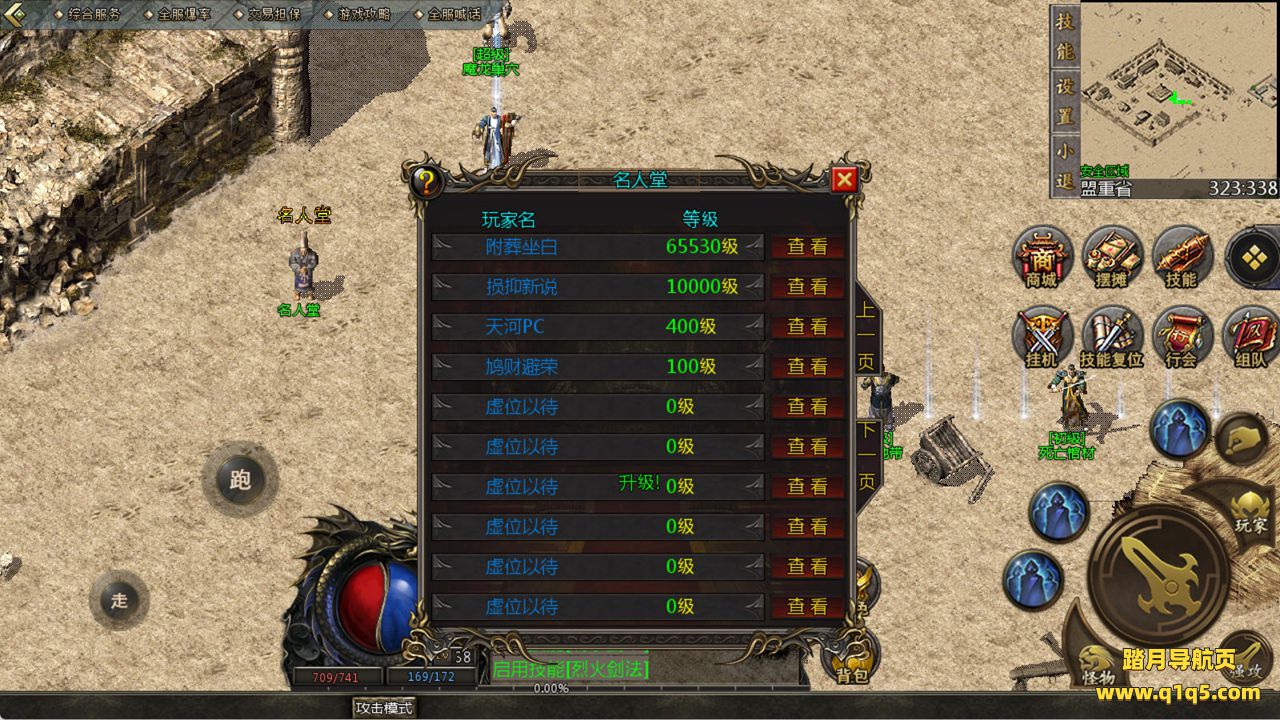
Task: Close the 名人堂 hall of fame window
Action: (844, 180)
